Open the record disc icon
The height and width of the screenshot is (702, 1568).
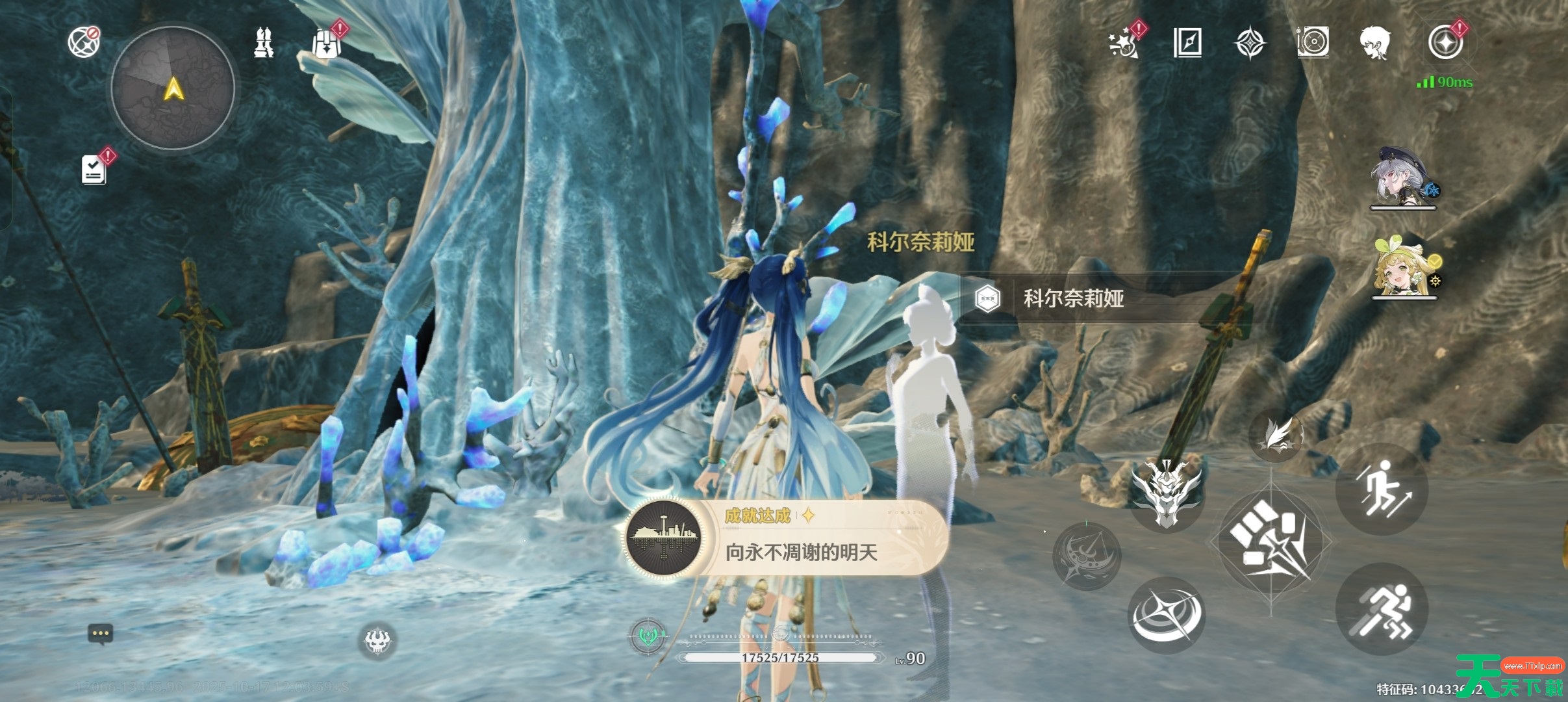pyautogui.click(x=1313, y=43)
